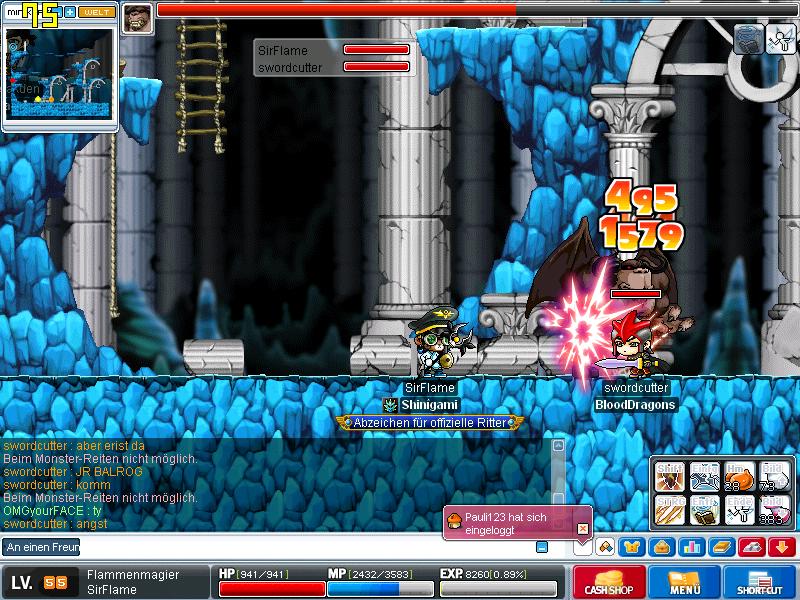800x600 pixels.
Task: Open the Cash Shop
Action: coord(608,582)
